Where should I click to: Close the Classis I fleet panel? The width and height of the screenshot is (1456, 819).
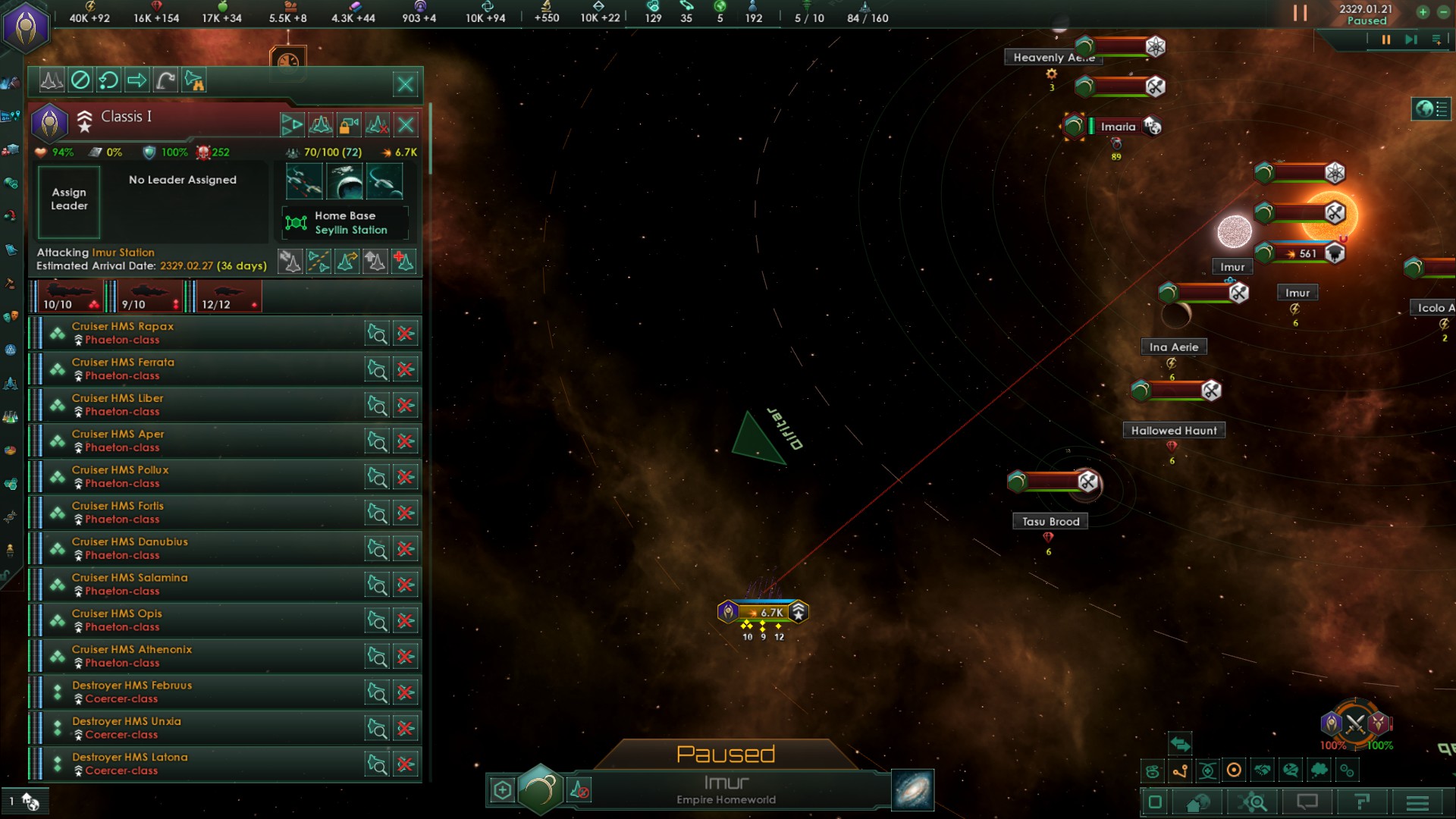click(405, 84)
